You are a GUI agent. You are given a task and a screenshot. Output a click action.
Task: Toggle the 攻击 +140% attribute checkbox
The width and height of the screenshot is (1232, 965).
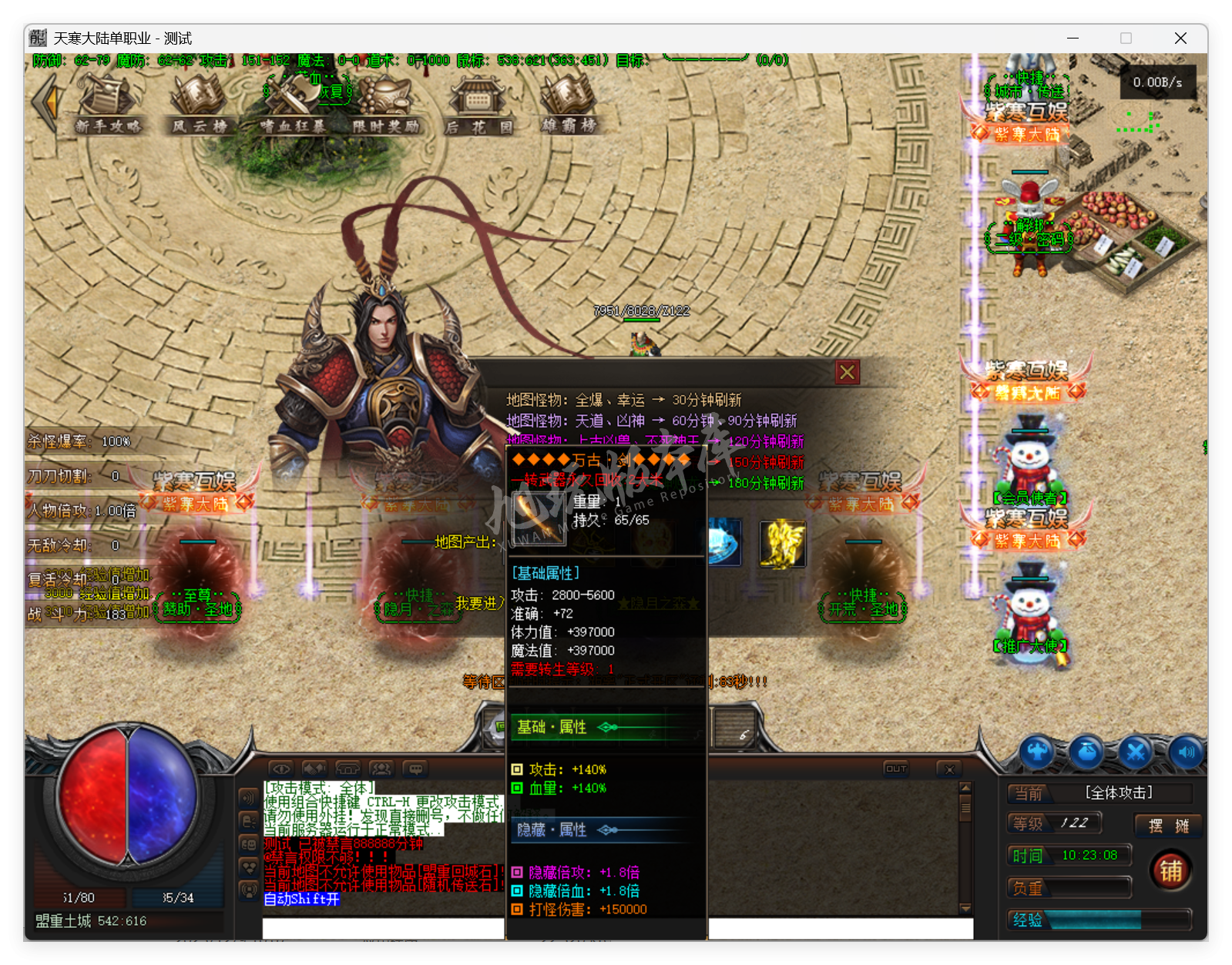pyautogui.click(x=516, y=769)
